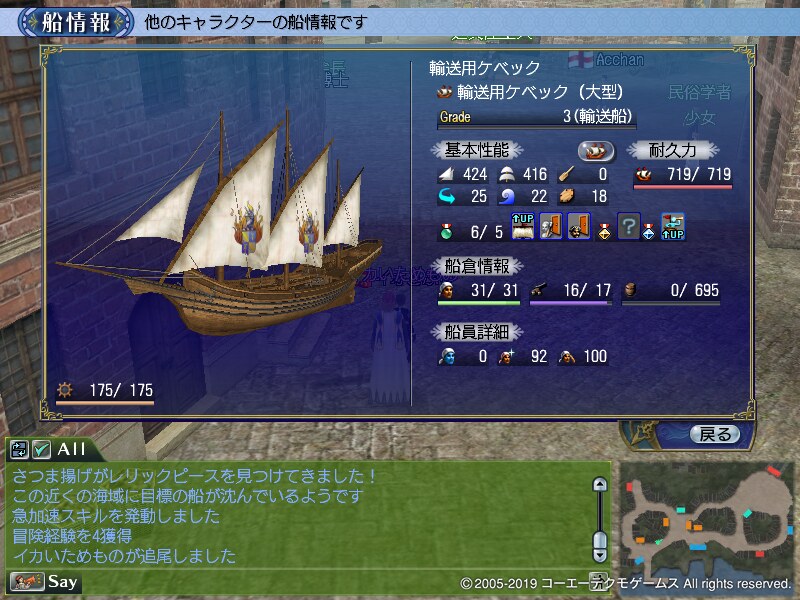The width and height of the screenshot is (800, 600).
Task: Click the 戻る back button
Action: (714, 434)
